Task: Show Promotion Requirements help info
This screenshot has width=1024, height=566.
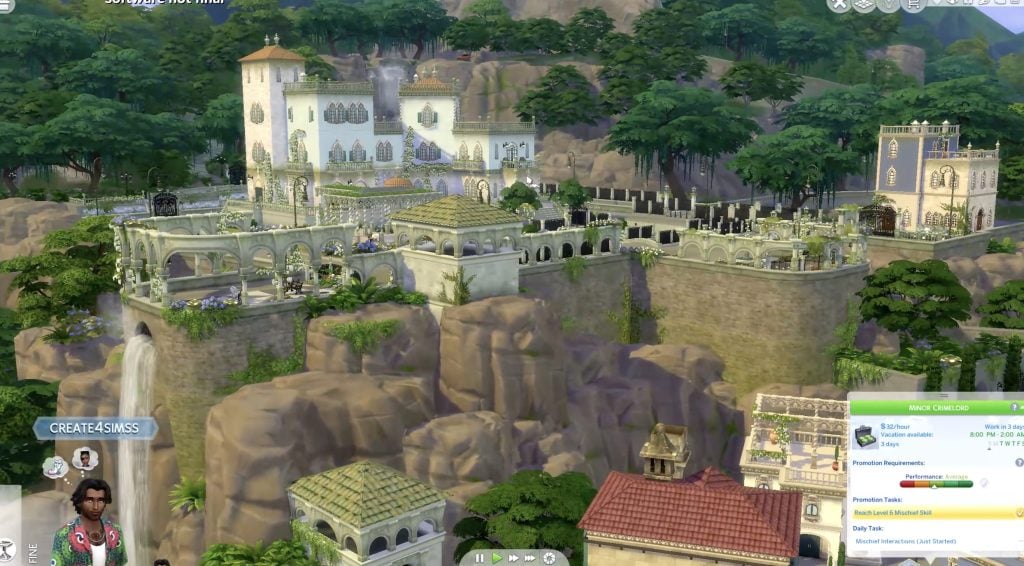Action: click(1018, 462)
